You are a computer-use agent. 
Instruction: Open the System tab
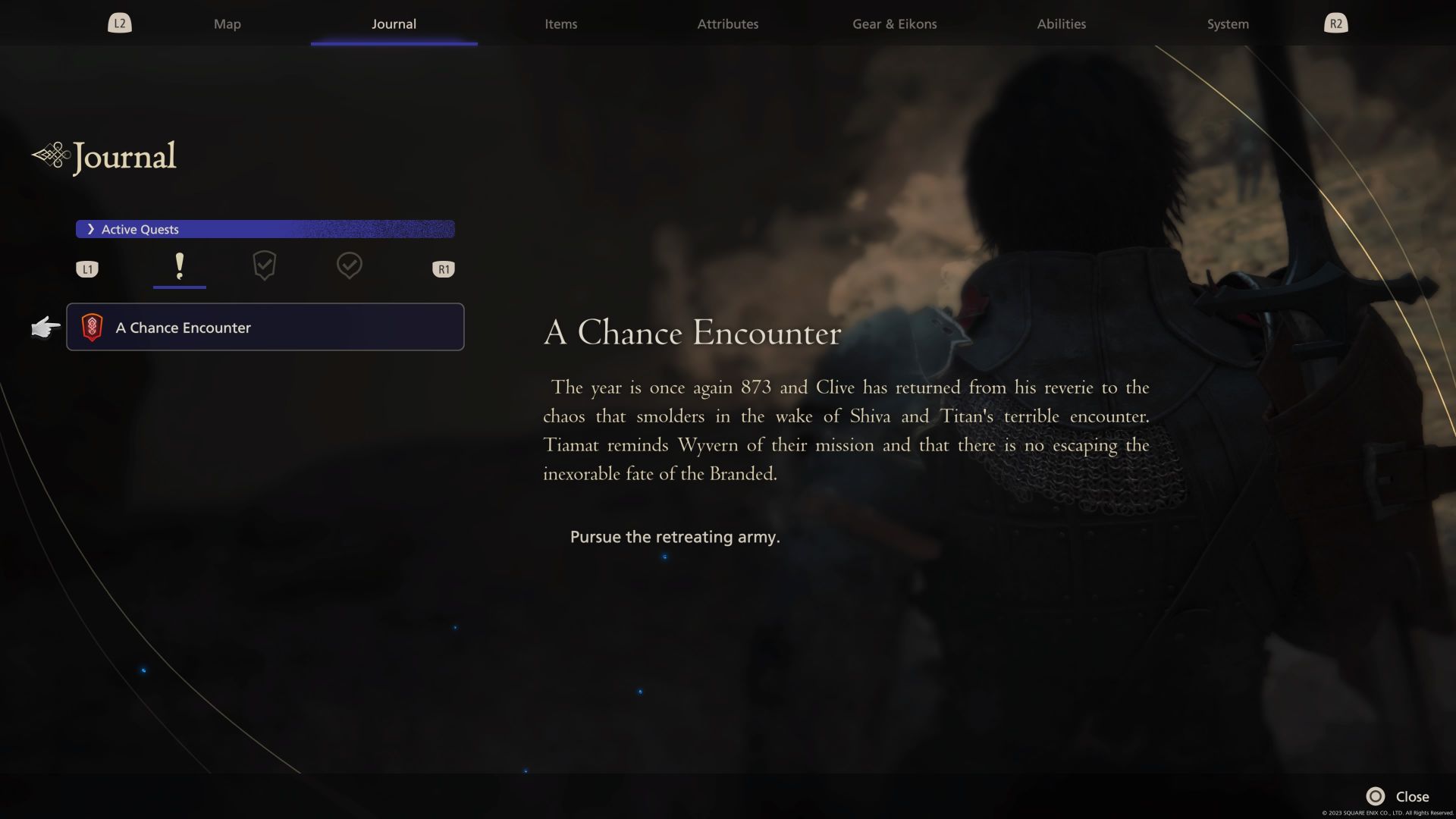(x=1226, y=24)
